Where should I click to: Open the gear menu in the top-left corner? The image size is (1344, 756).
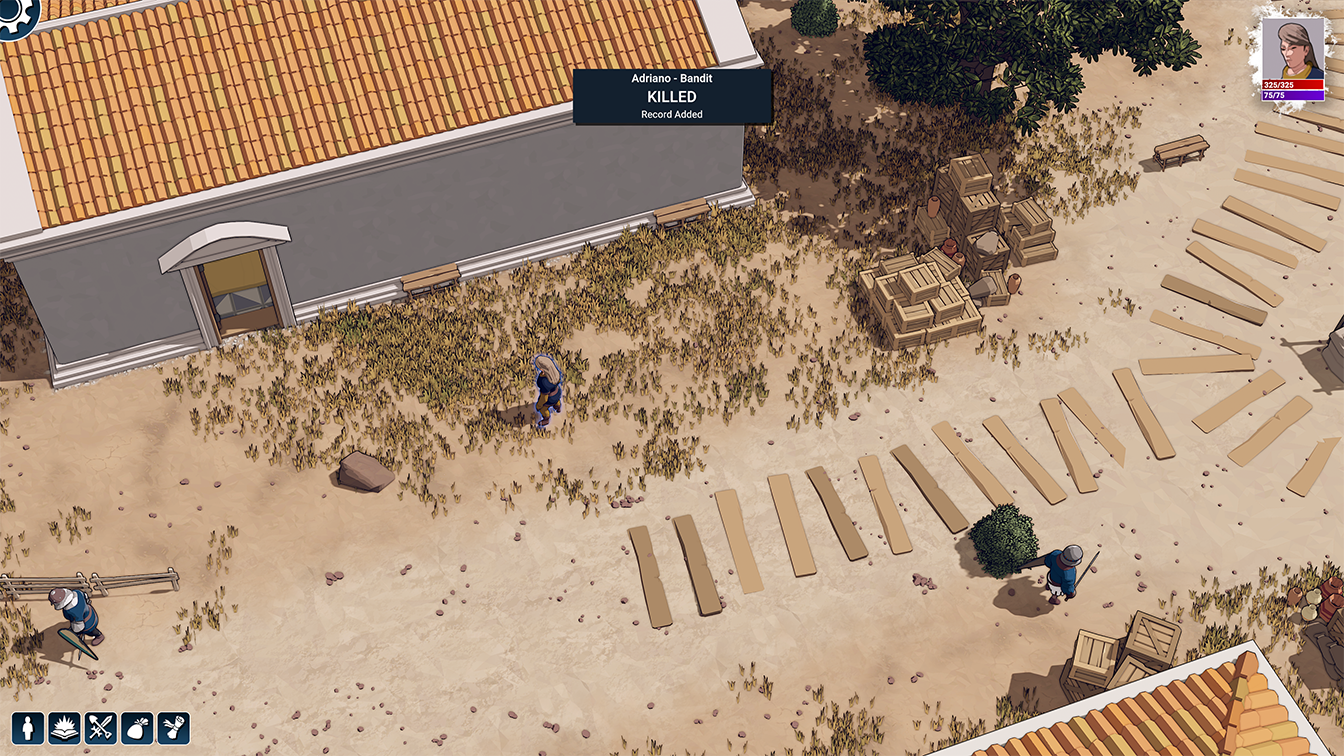(16, 16)
